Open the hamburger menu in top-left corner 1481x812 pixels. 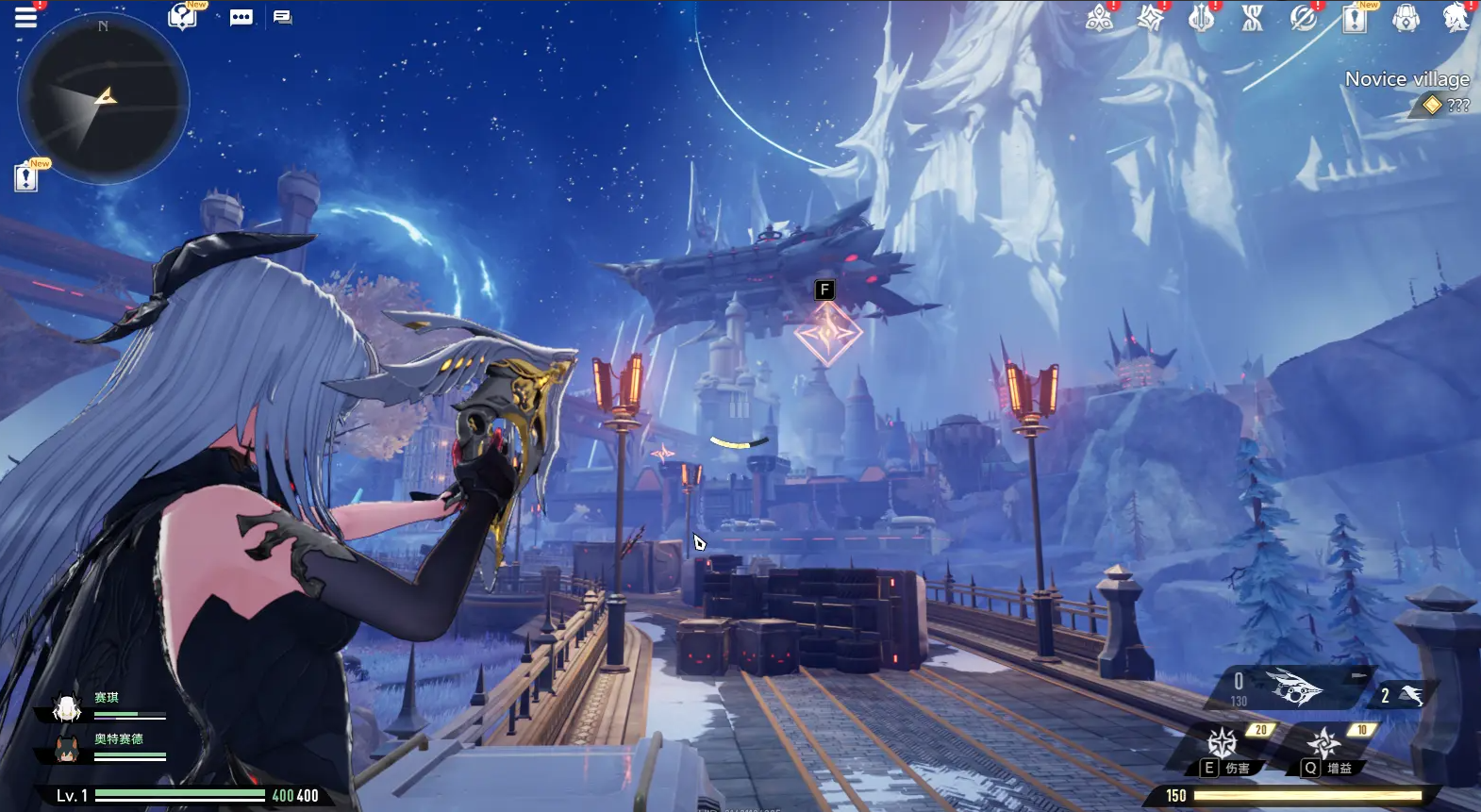coord(25,17)
